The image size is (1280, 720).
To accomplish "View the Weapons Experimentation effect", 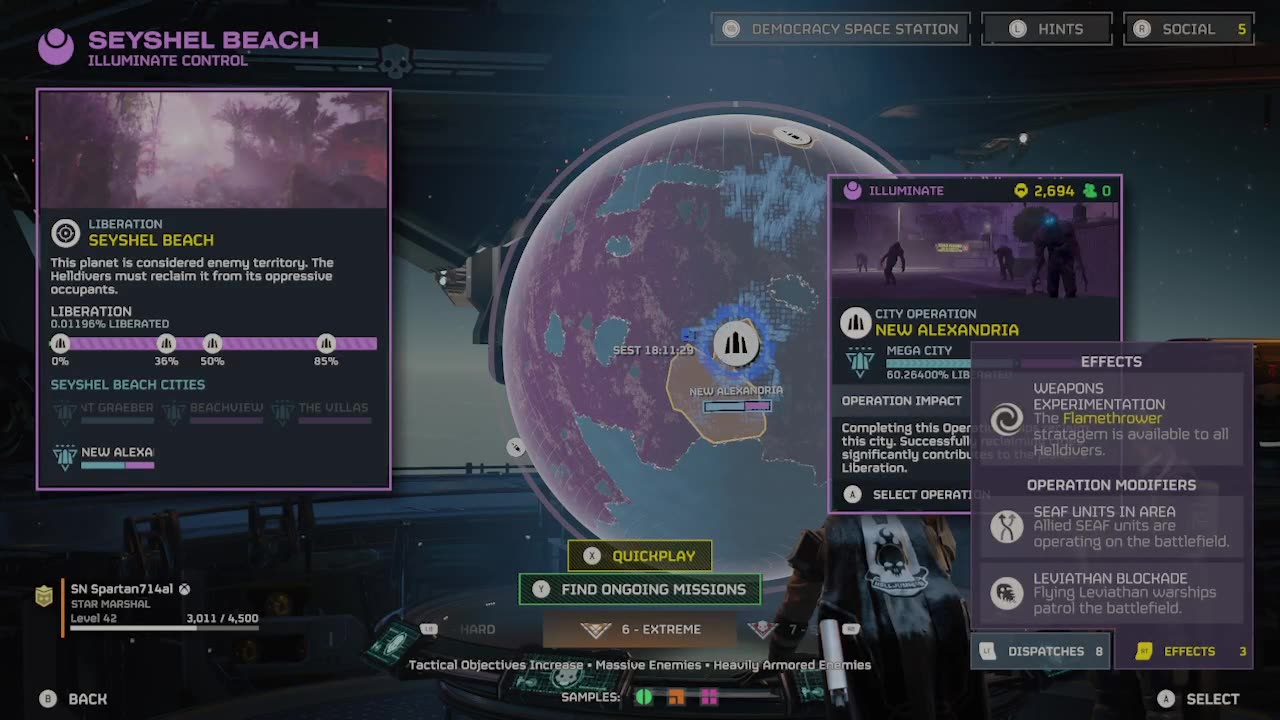I will click(1110, 418).
